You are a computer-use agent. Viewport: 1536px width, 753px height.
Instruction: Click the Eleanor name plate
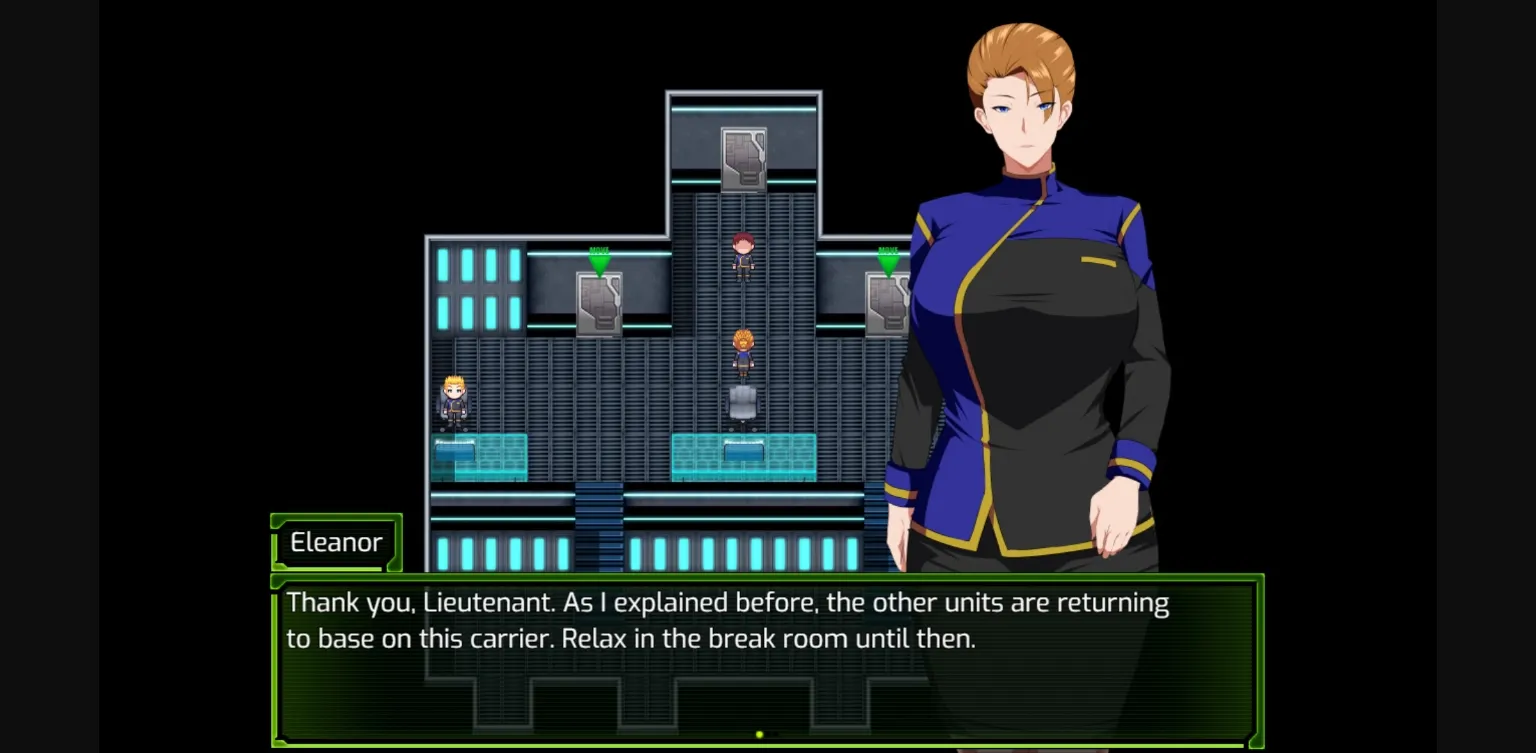(335, 542)
